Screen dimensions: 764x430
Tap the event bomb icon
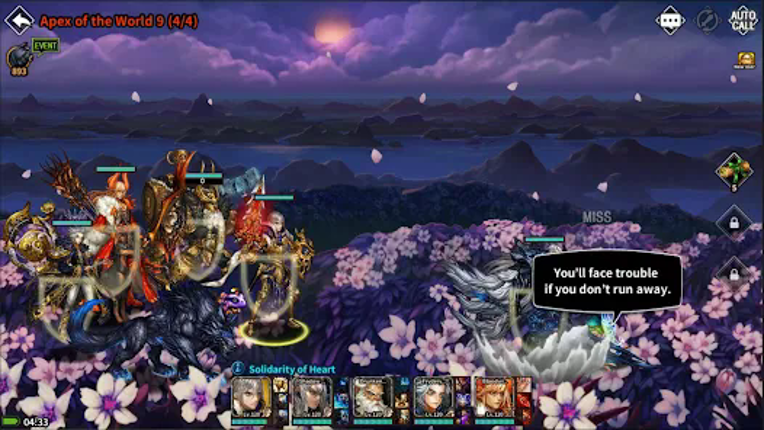point(20,57)
